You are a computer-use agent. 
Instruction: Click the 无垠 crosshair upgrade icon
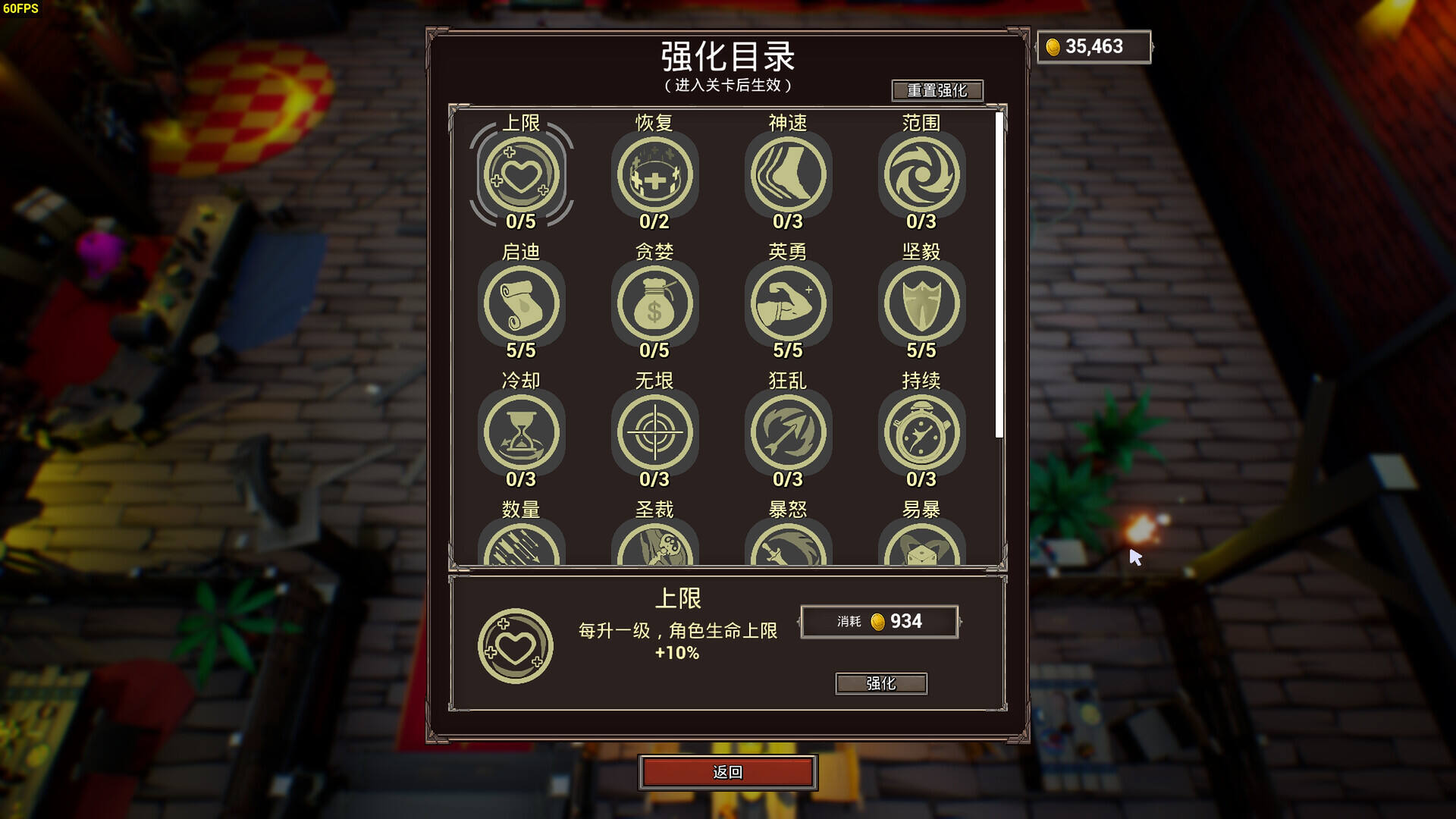pyautogui.click(x=654, y=431)
